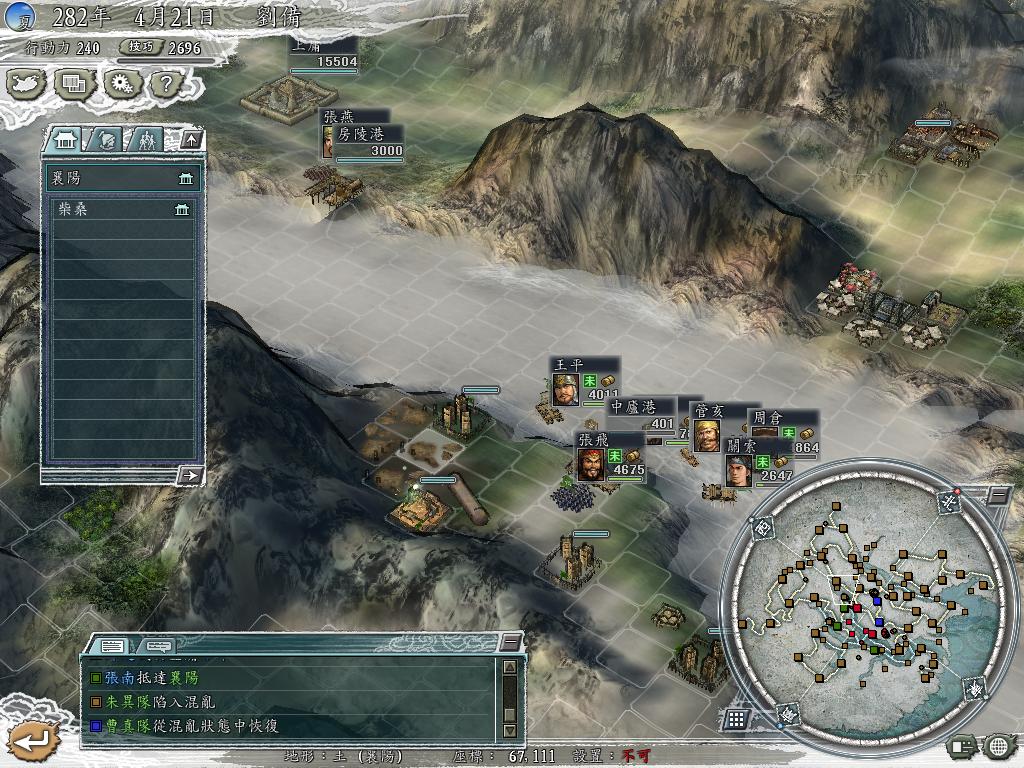Collapse the city list panel with up arrow

click(x=190, y=139)
